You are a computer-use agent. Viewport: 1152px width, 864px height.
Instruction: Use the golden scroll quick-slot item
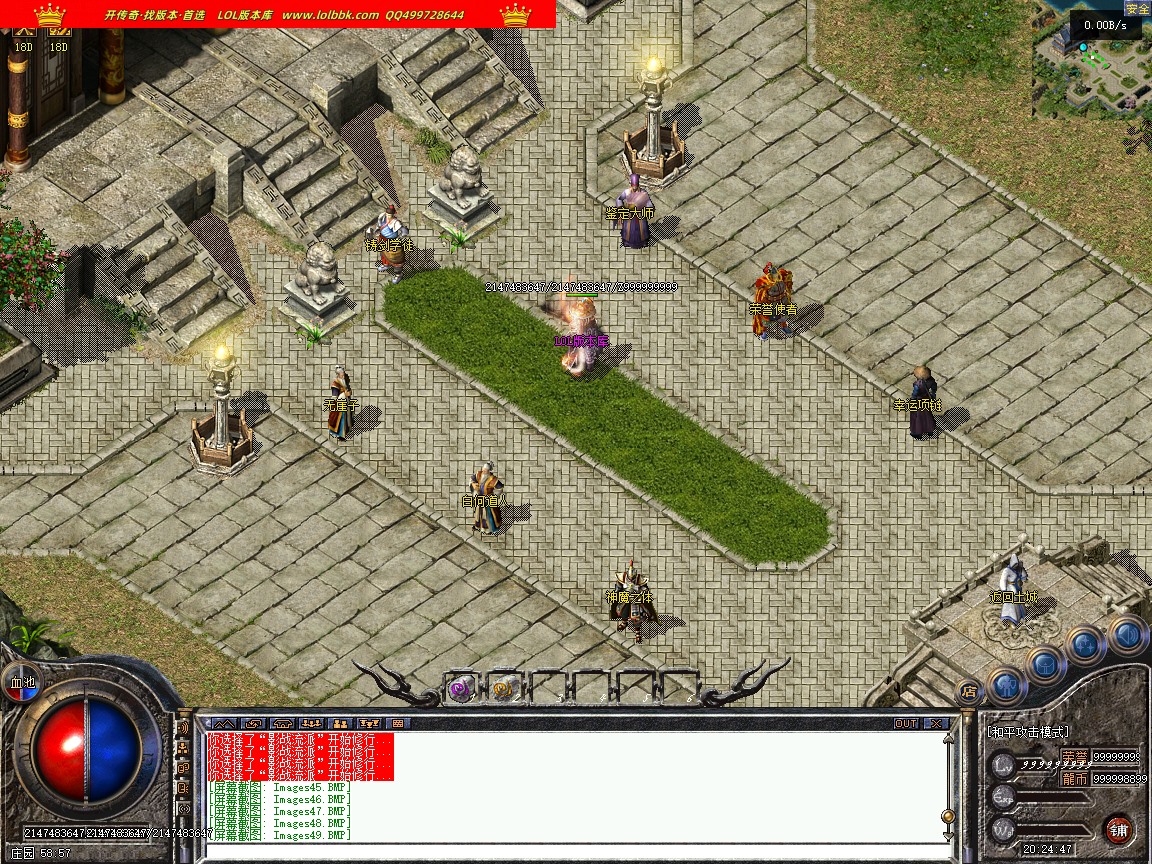504,687
